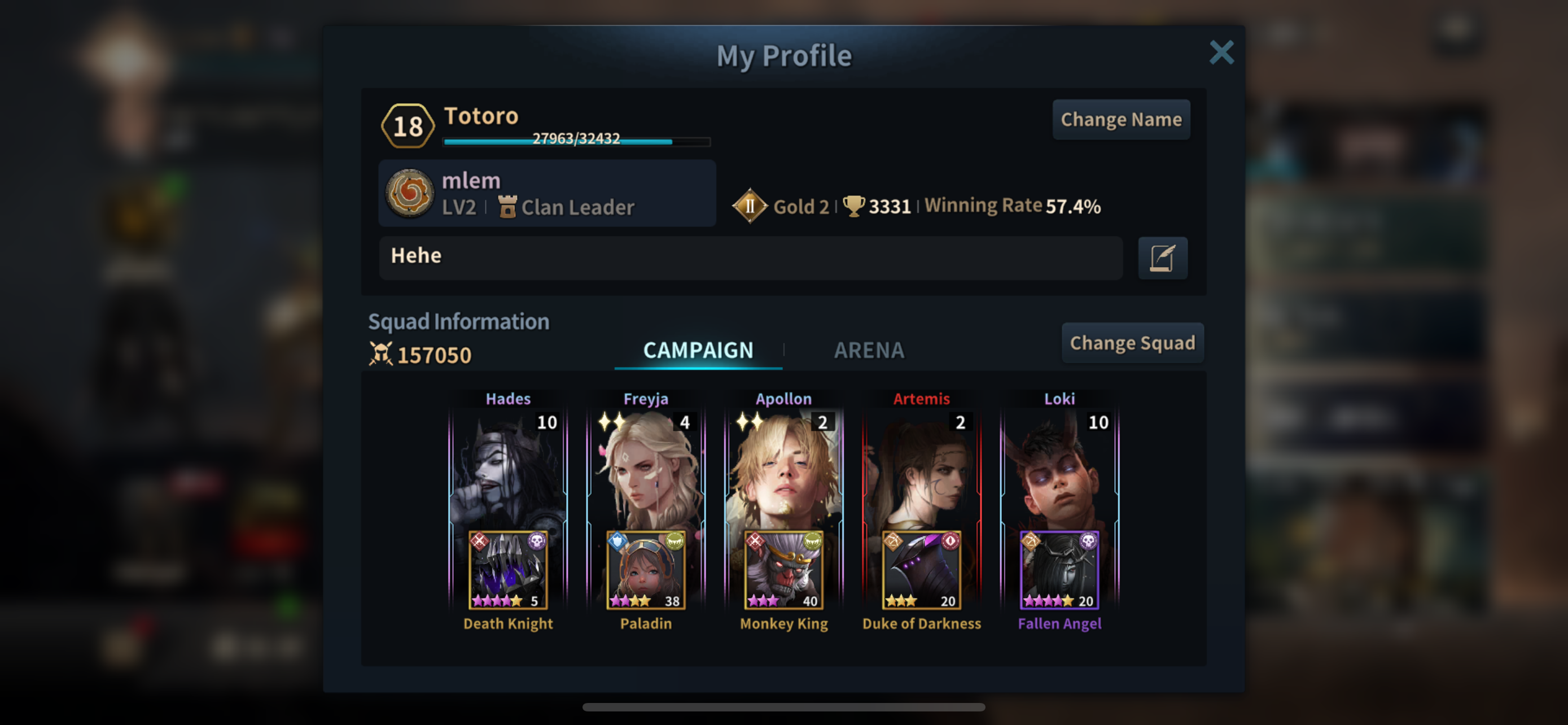Edit the profile message with pencil icon

click(x=1162, y=258)
